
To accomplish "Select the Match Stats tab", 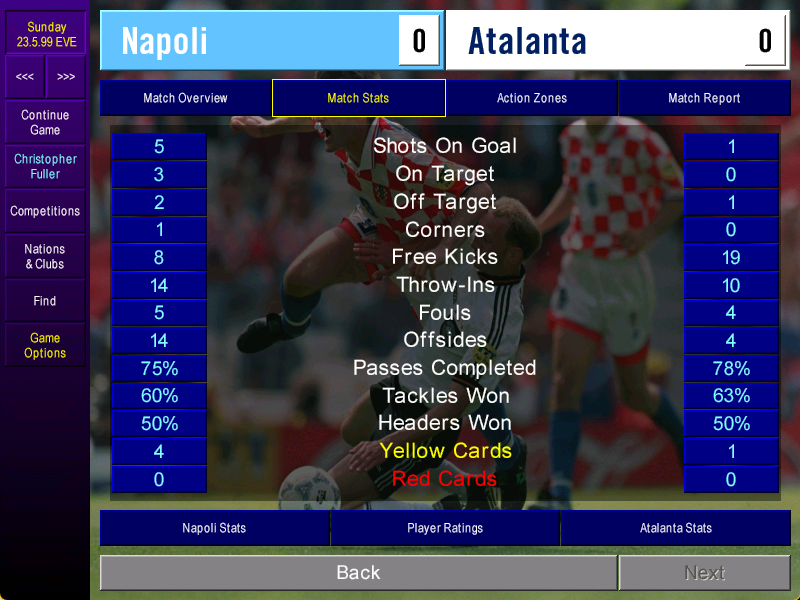I will 358,98.
